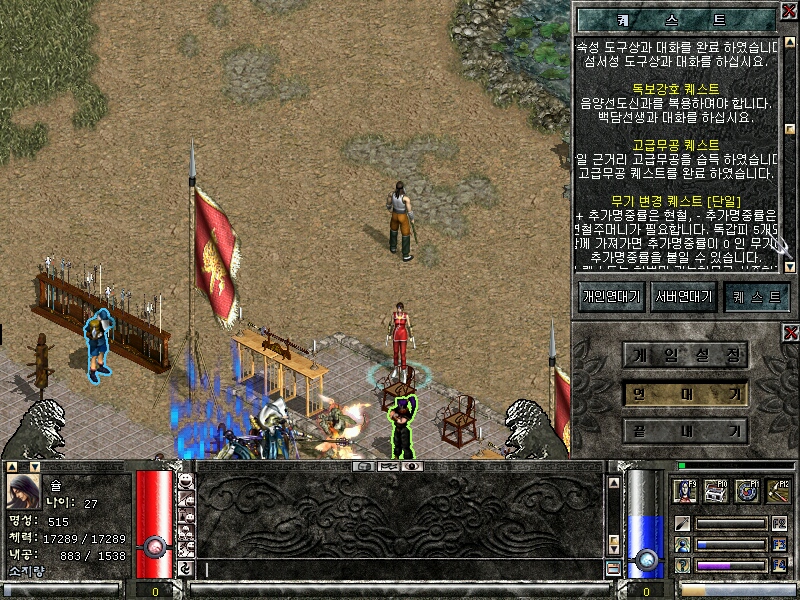Click 끝내기 to quit the game
Image resolution: width=800 pixels, height=600 pixels.
click(686, 431)
